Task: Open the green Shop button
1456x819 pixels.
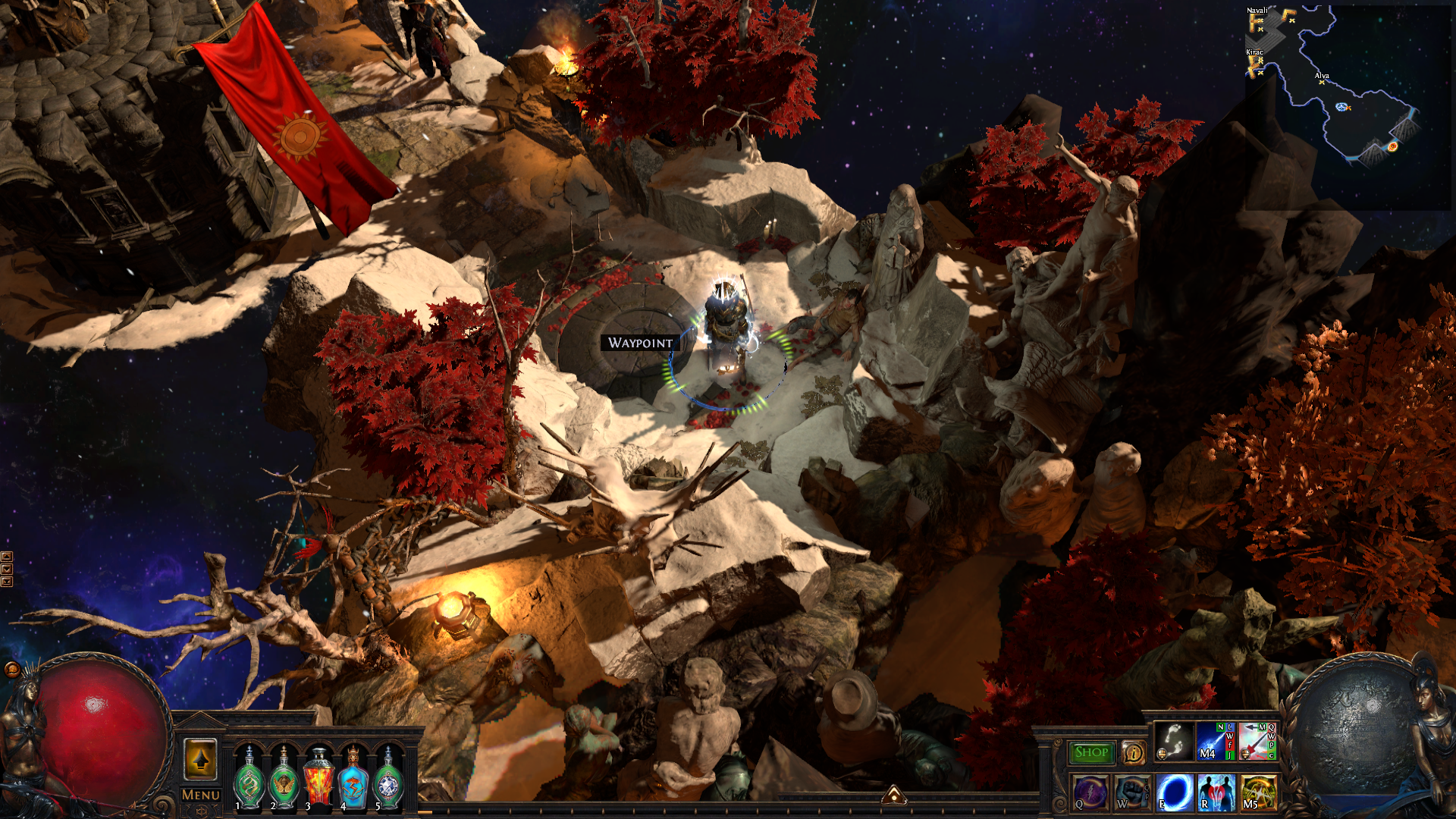Action: [x=1091, y=752]
